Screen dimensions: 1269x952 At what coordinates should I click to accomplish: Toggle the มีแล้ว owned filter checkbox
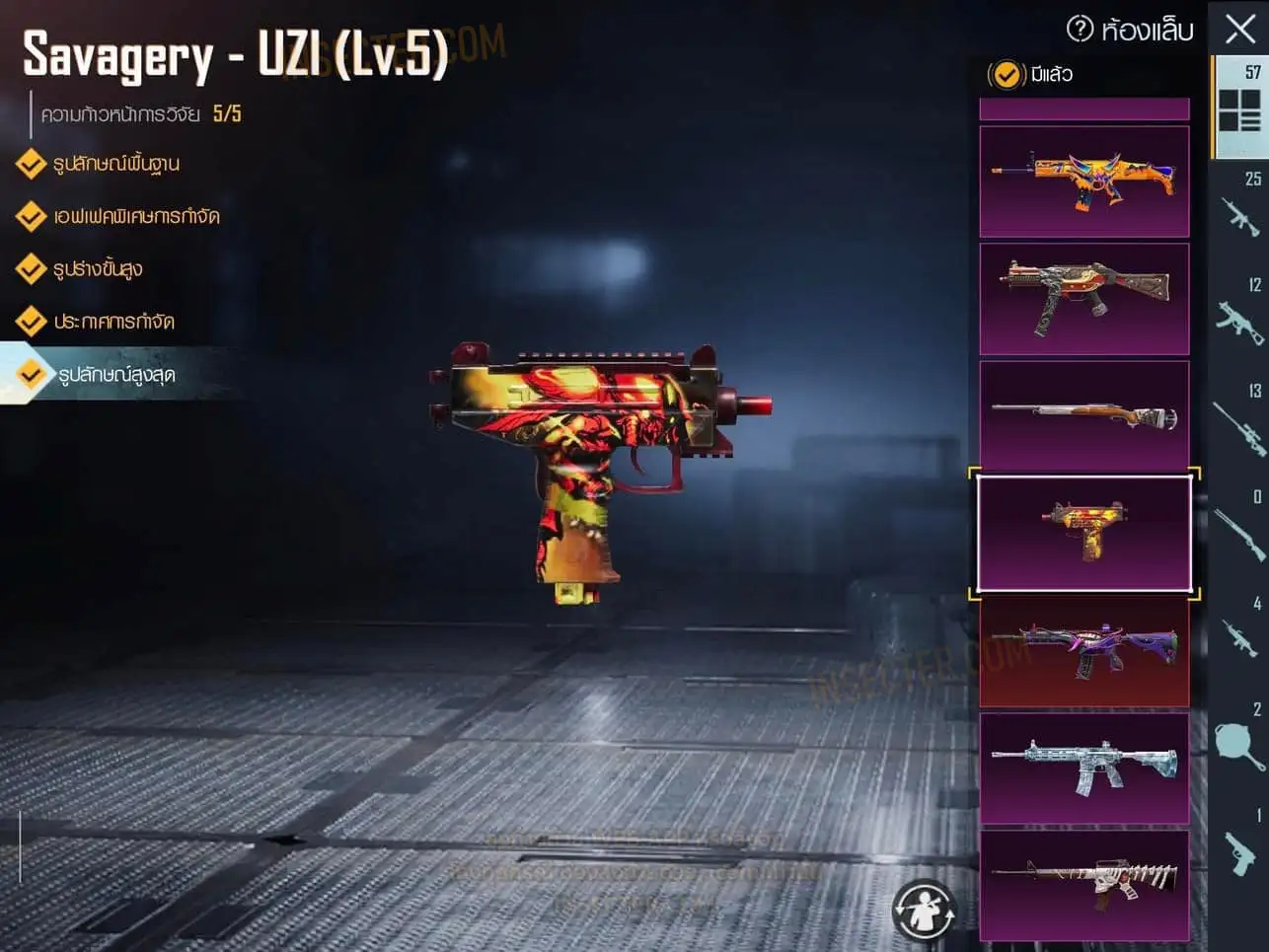point(1006,74)
